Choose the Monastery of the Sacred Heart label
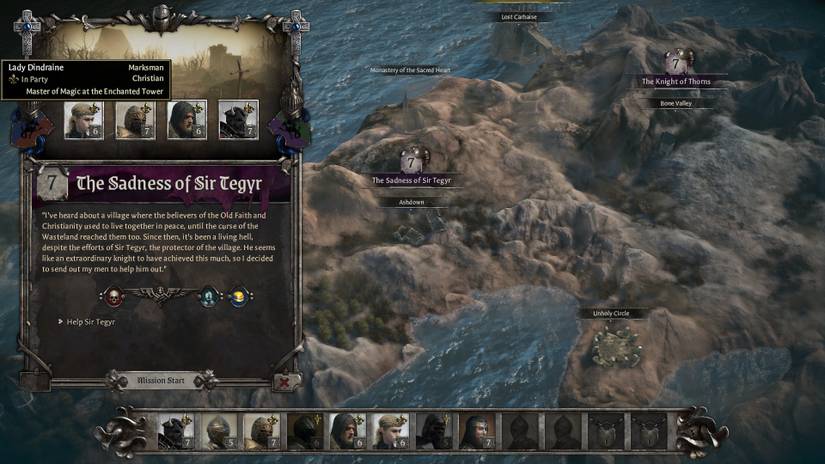 coord(411,70)
